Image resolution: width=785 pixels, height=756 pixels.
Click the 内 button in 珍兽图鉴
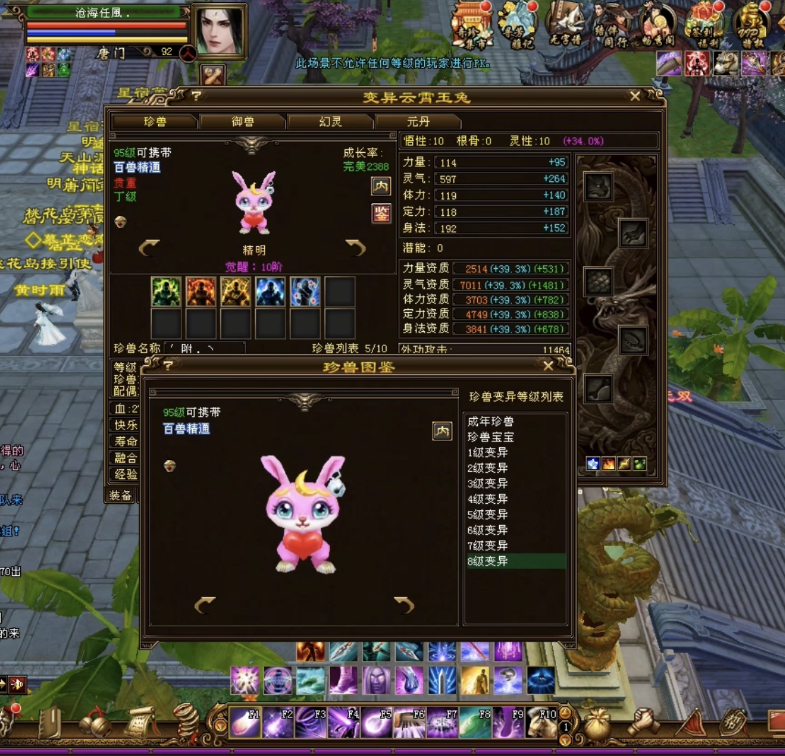442,431
